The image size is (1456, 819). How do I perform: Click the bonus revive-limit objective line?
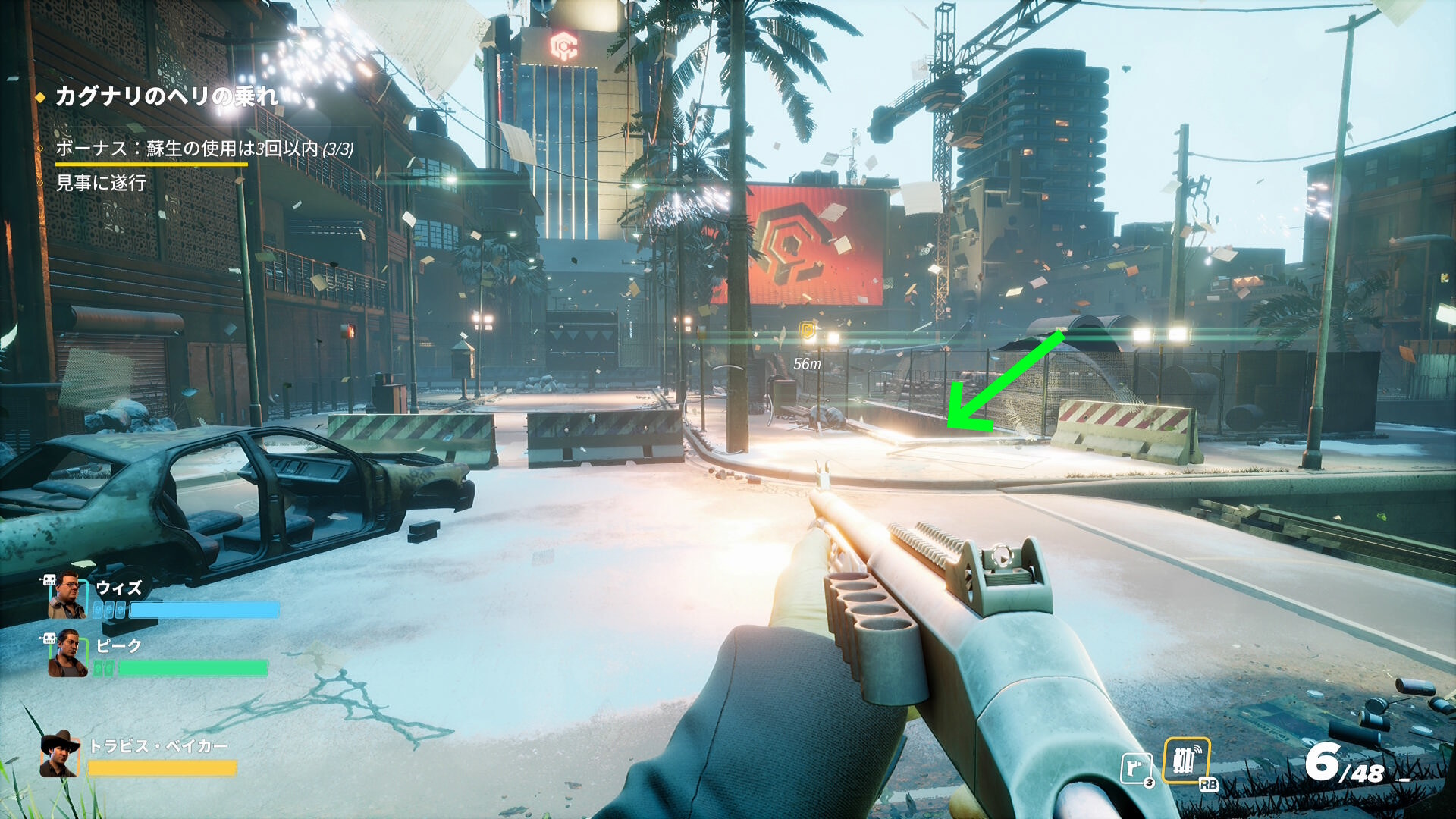[x=204, y=149]
